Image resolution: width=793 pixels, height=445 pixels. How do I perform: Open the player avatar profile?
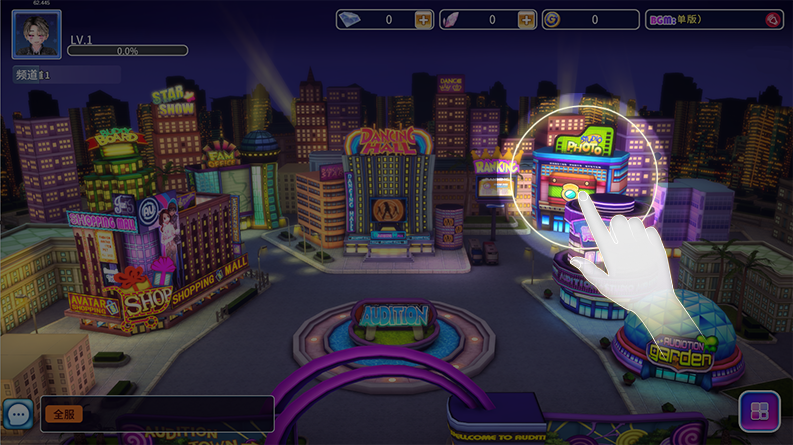(37, 35)
